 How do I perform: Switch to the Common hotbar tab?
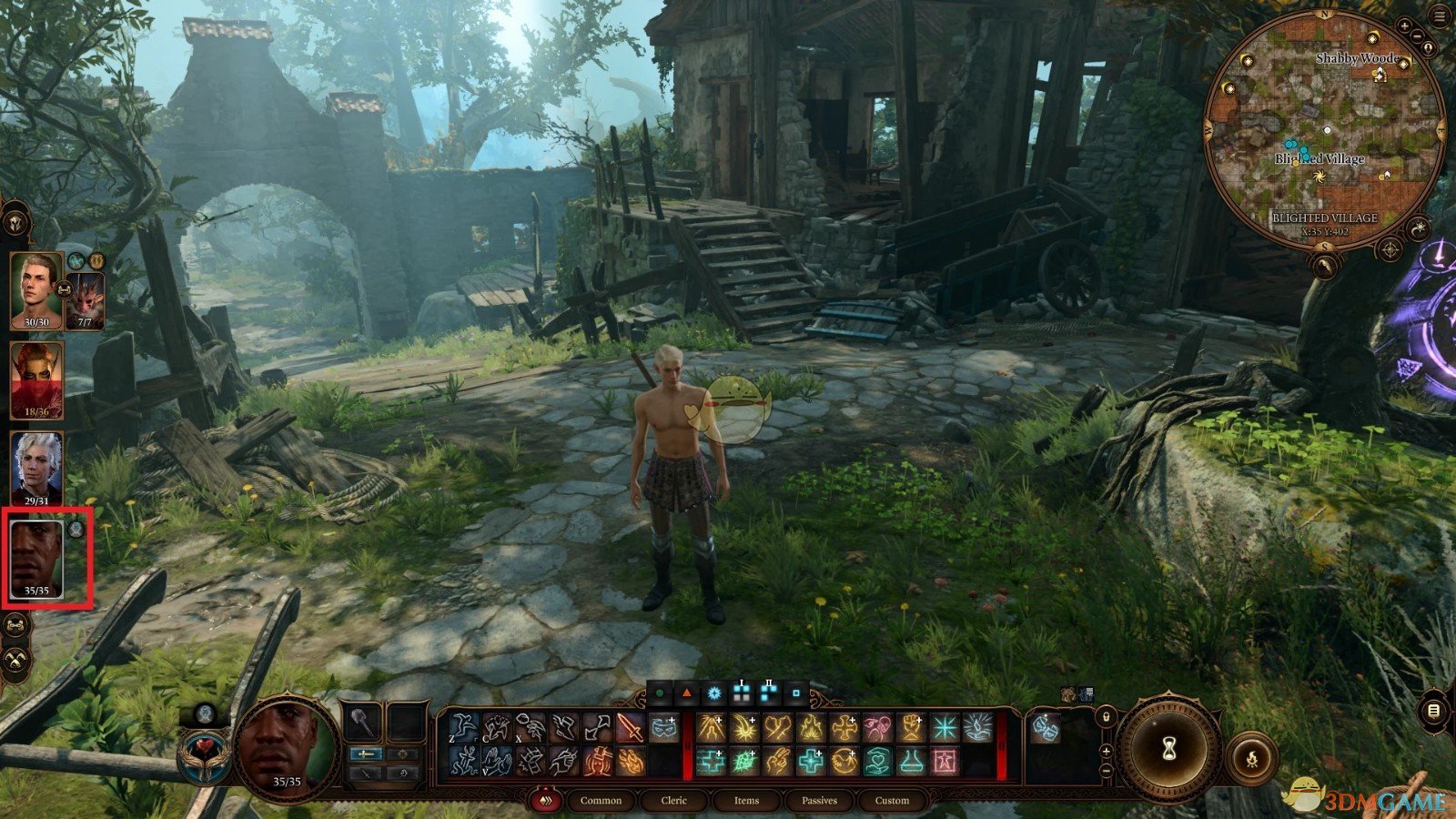click(601, 801)
